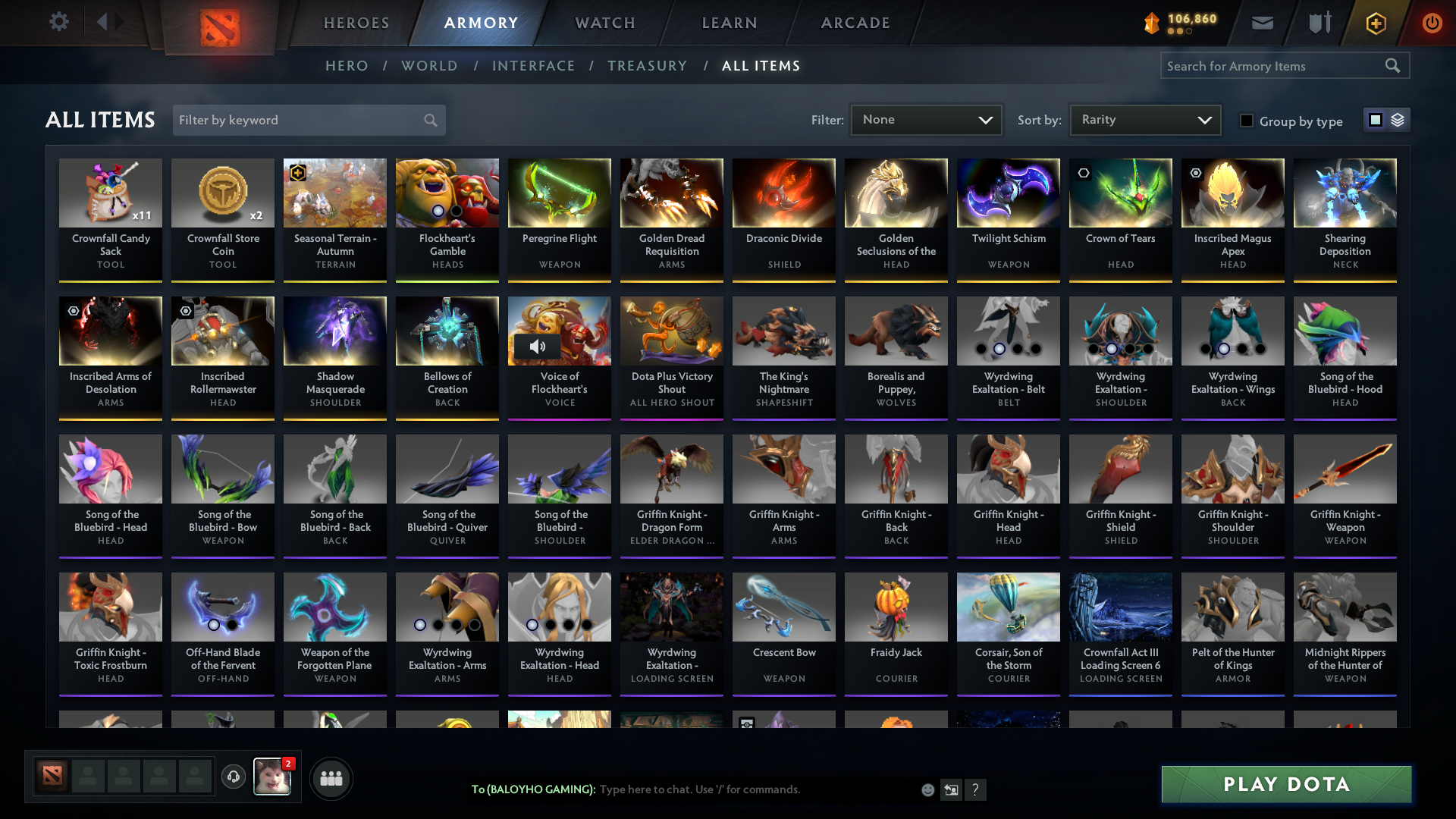
Task: Click the voice chat headset icon
Action: click(x=233, y=778)
